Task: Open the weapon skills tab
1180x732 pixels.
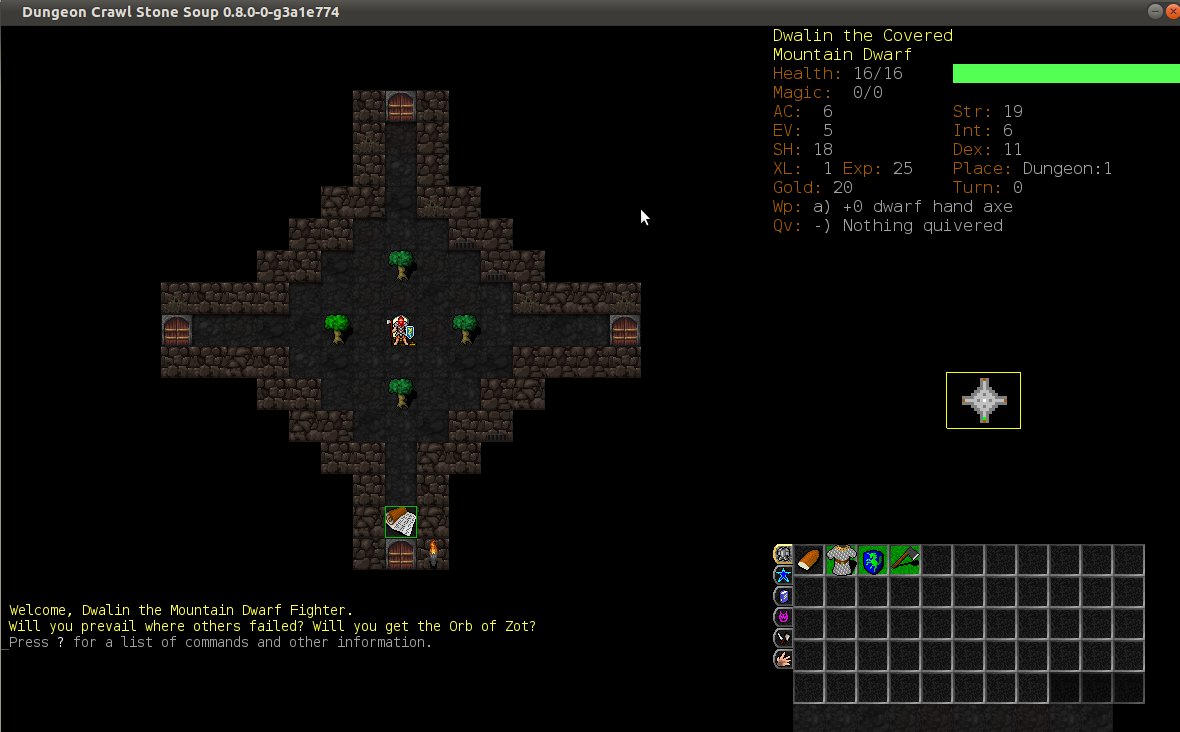Action: coord(782,638)
